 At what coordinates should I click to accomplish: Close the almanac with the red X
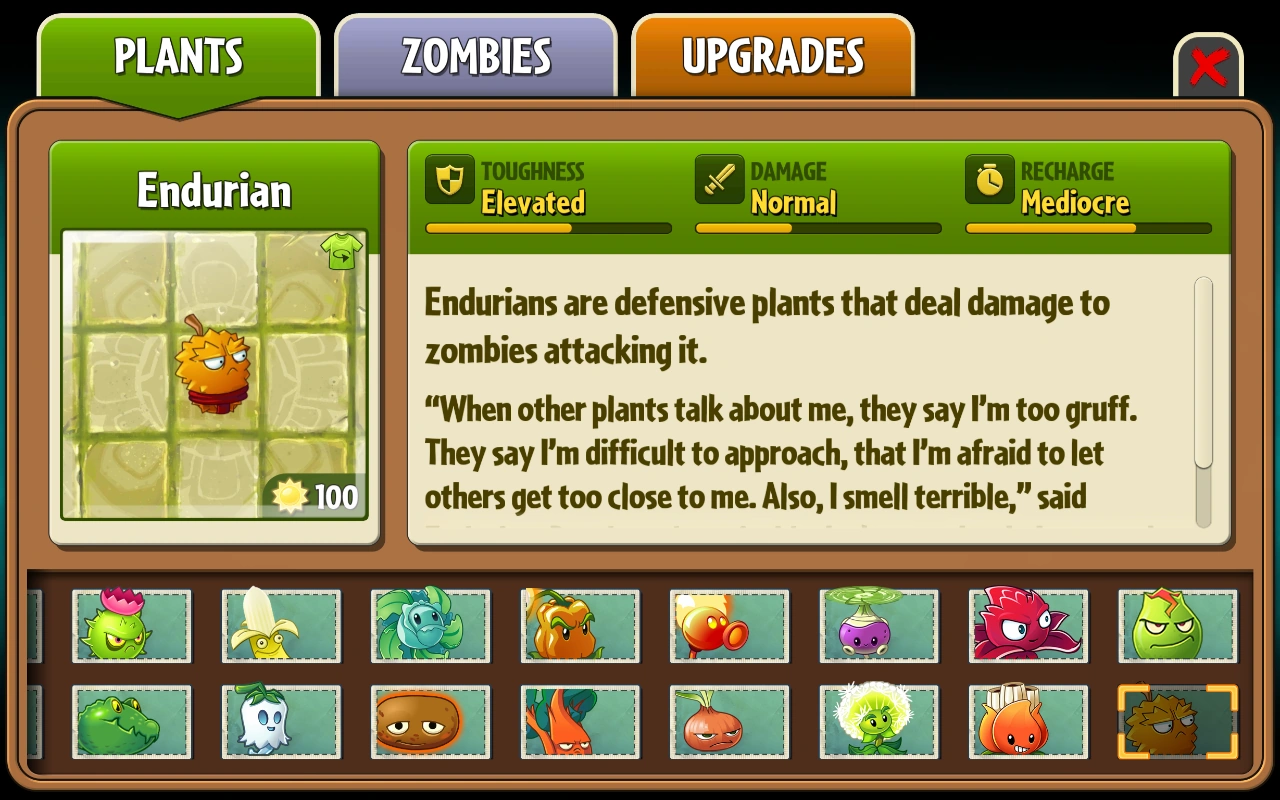coord(1209,66)
